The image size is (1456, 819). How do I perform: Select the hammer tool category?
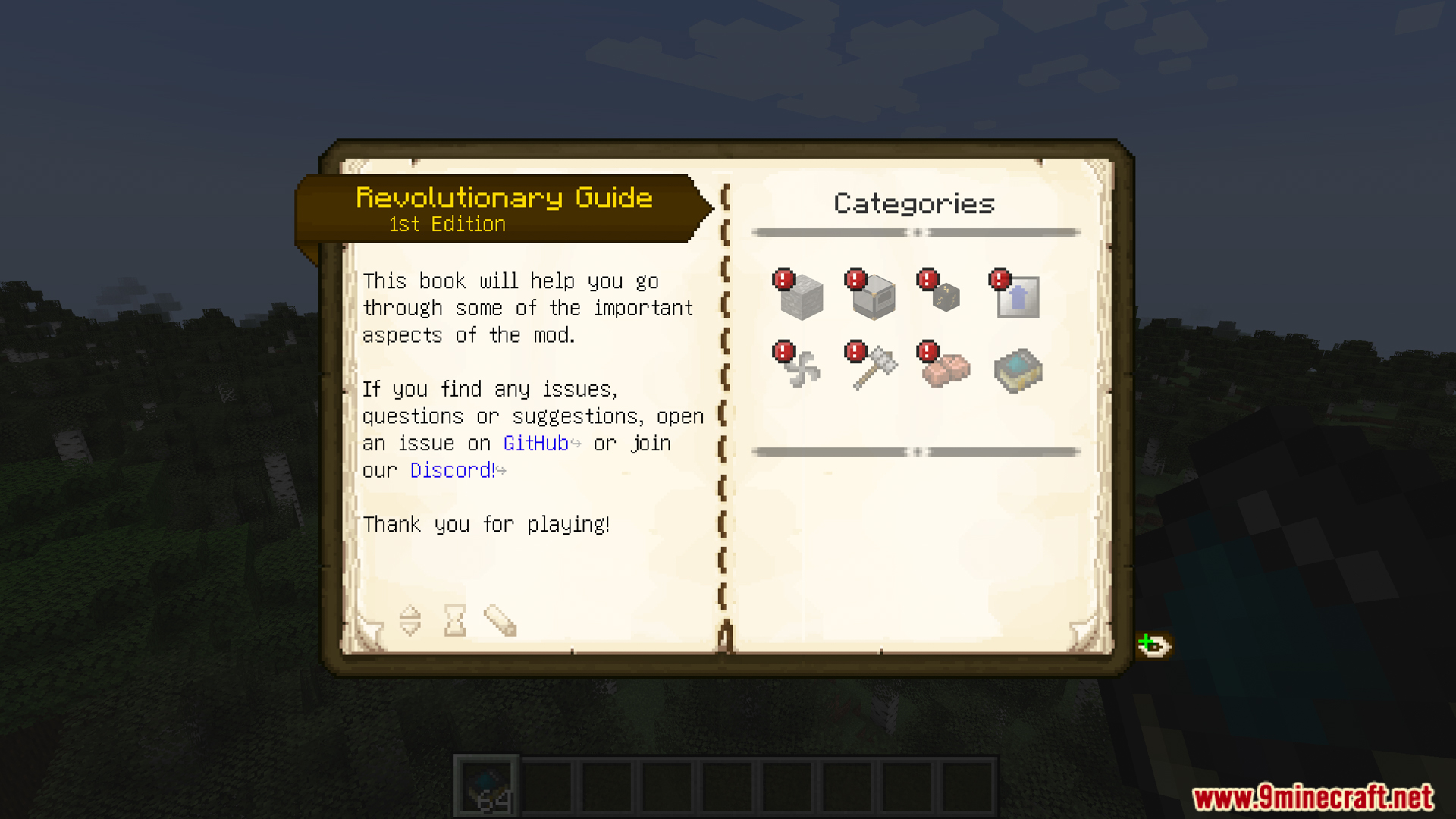click(x=873, y=369)
